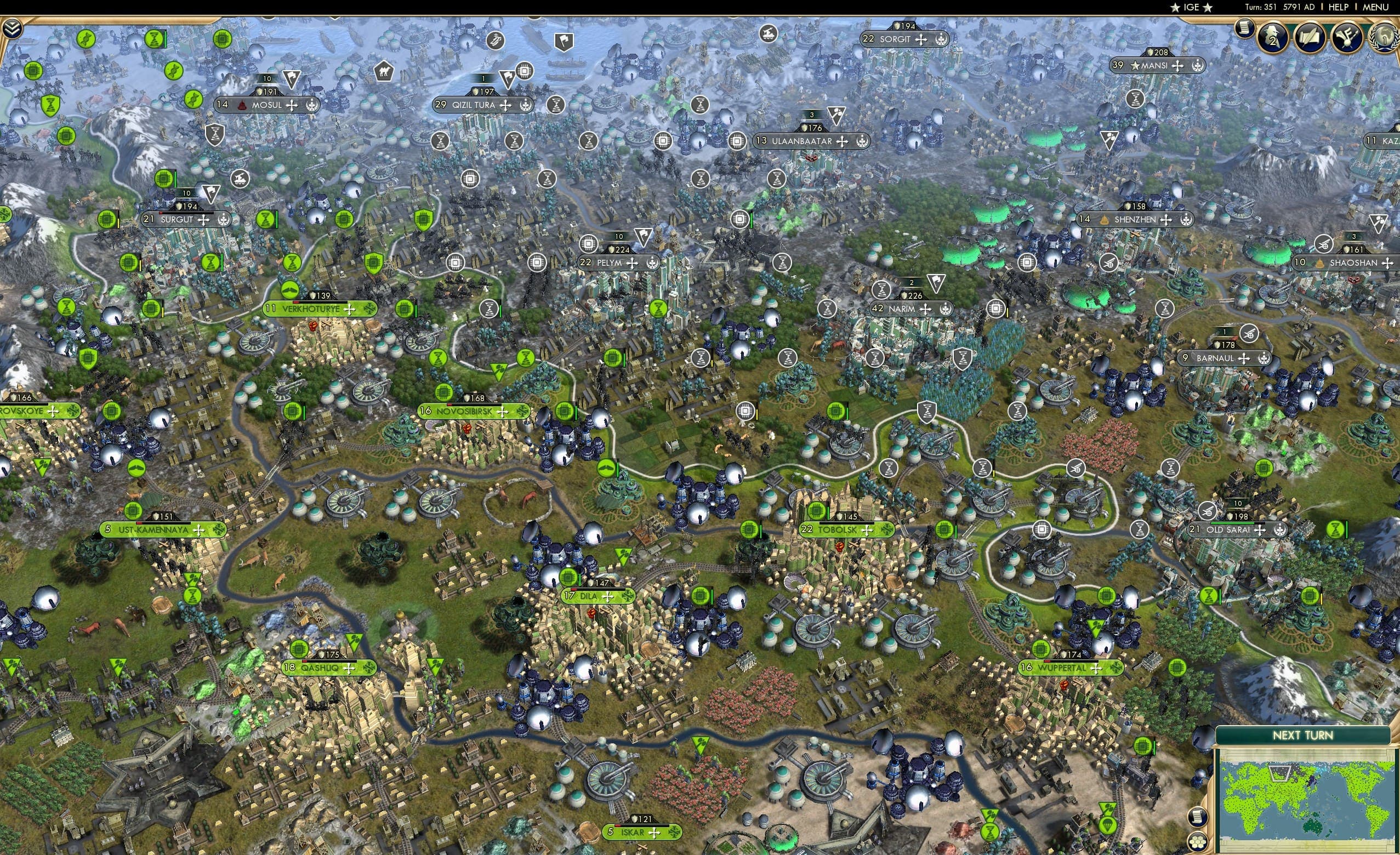Click the Christian cross icon on Tobolsk's banner
This screenshot has height=855, width=1400.
click(x=868, y=529)
